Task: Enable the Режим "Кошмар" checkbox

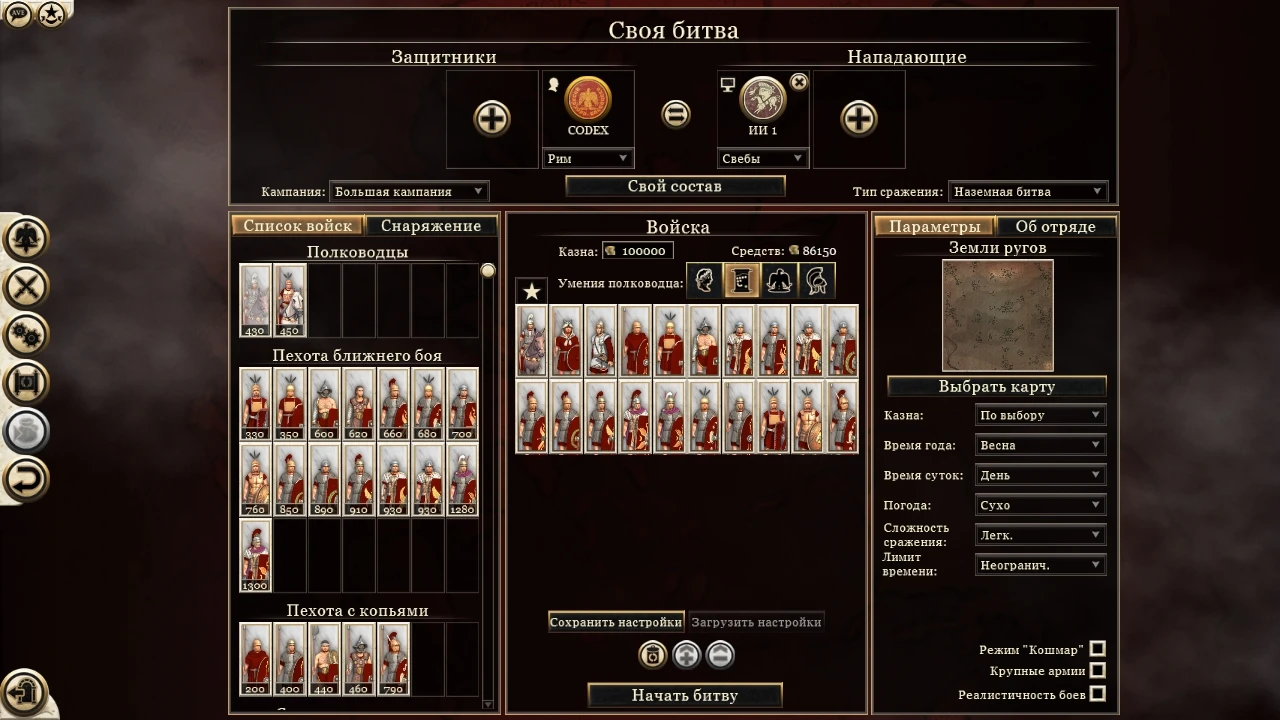Action: click(x=1097, y=648)
